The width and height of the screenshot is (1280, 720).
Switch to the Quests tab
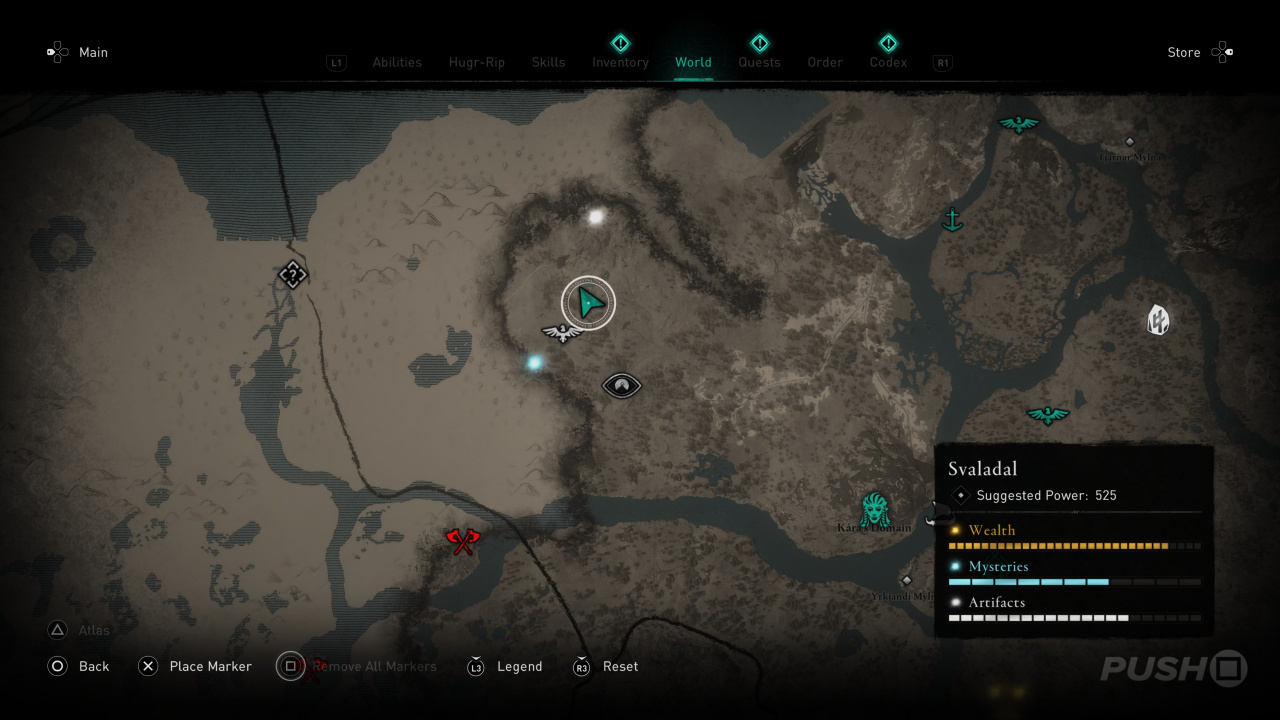click(759, 62)
